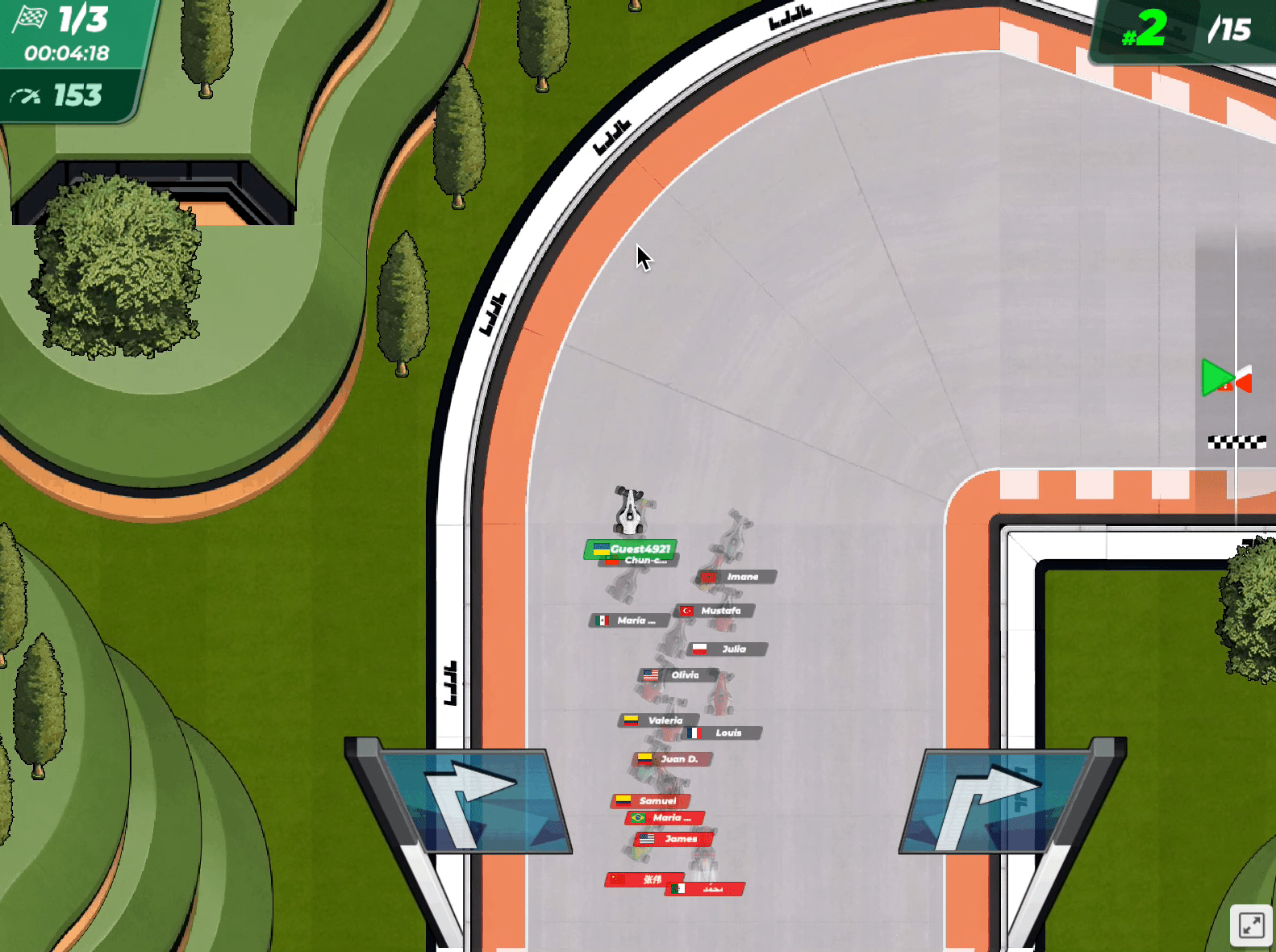This screenshot has width=1276, height=952.
Task: Click the China flag beside 张伟's name
Action: (x=618, y=879)
